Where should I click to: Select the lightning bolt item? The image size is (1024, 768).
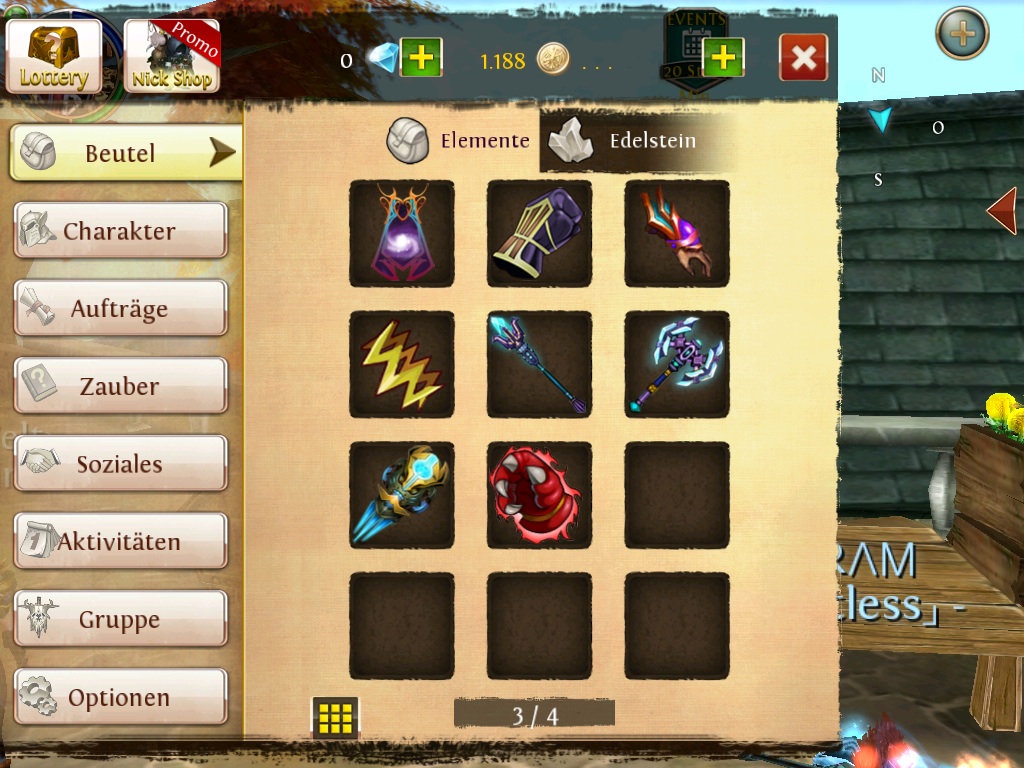tap(402, 365)
